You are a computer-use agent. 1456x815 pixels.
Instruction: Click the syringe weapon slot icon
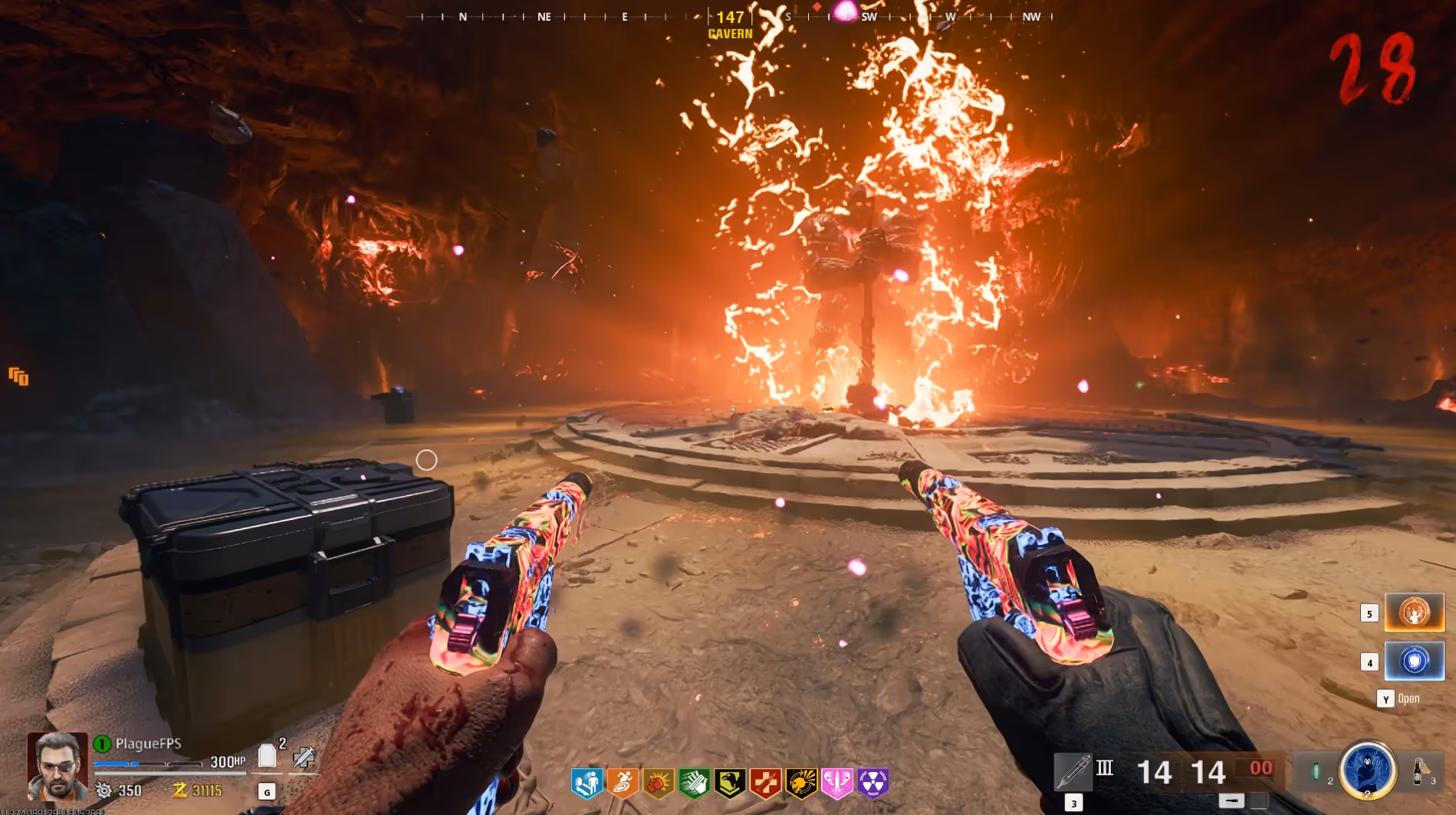[1073, 771]
